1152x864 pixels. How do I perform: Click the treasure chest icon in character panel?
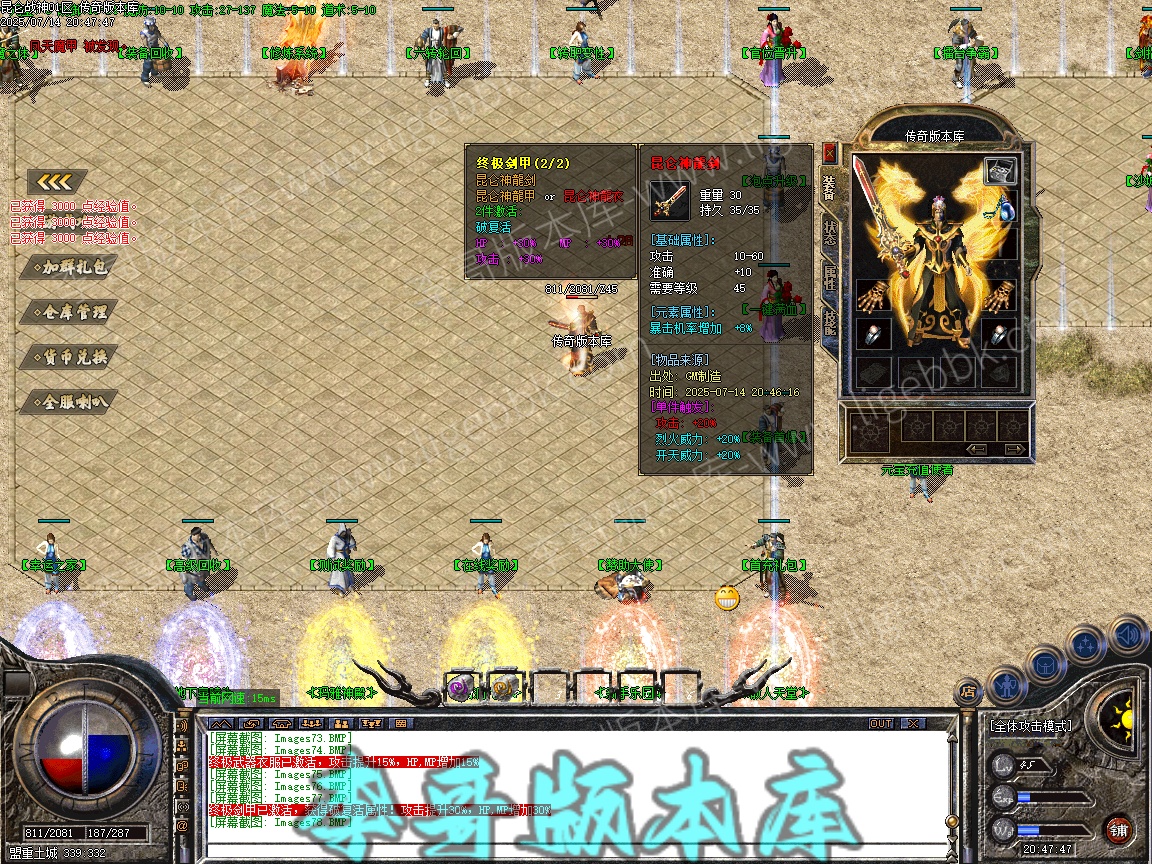1000,171
